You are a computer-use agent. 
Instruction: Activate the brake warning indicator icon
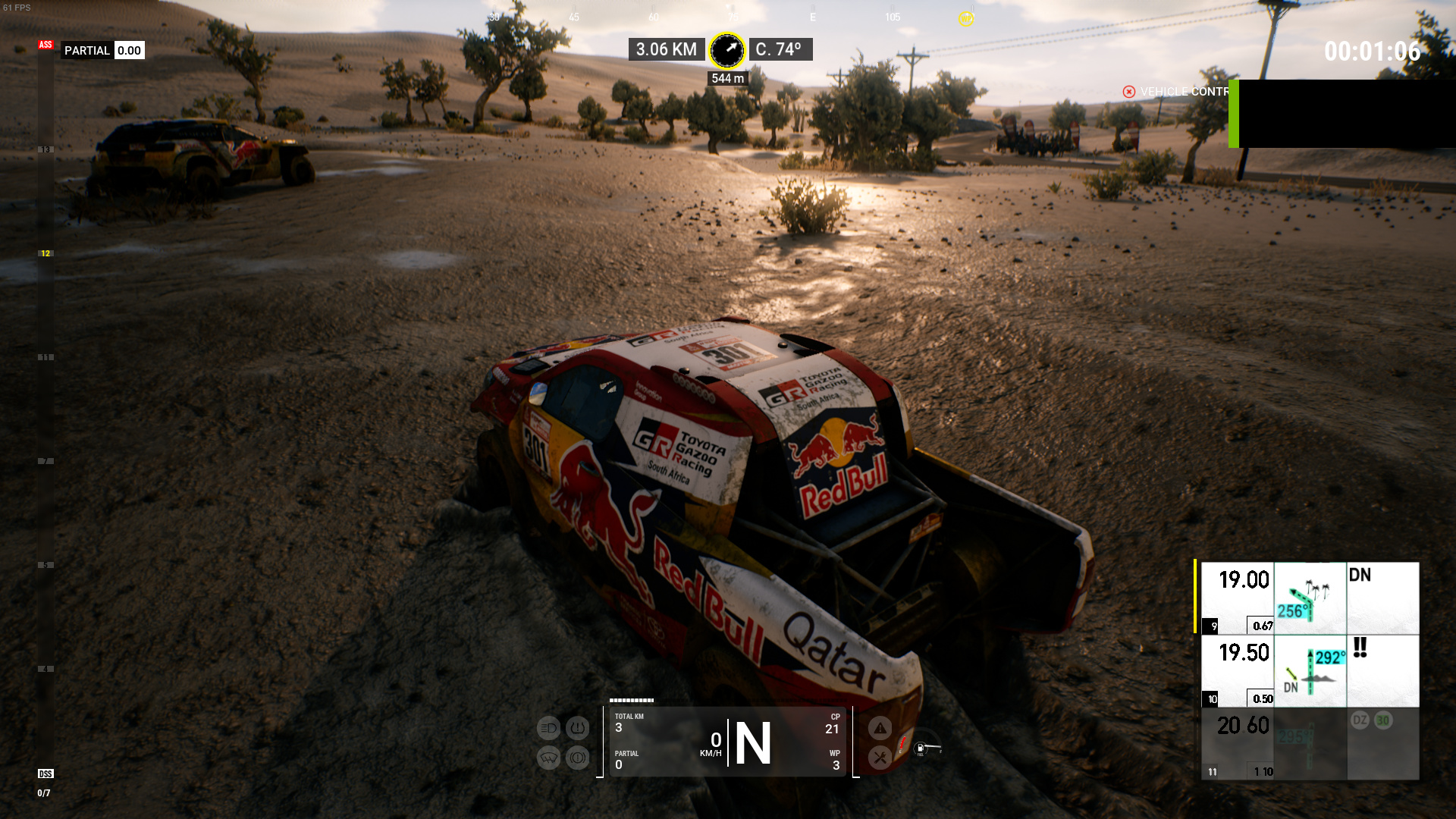click(x=578, y=758)
